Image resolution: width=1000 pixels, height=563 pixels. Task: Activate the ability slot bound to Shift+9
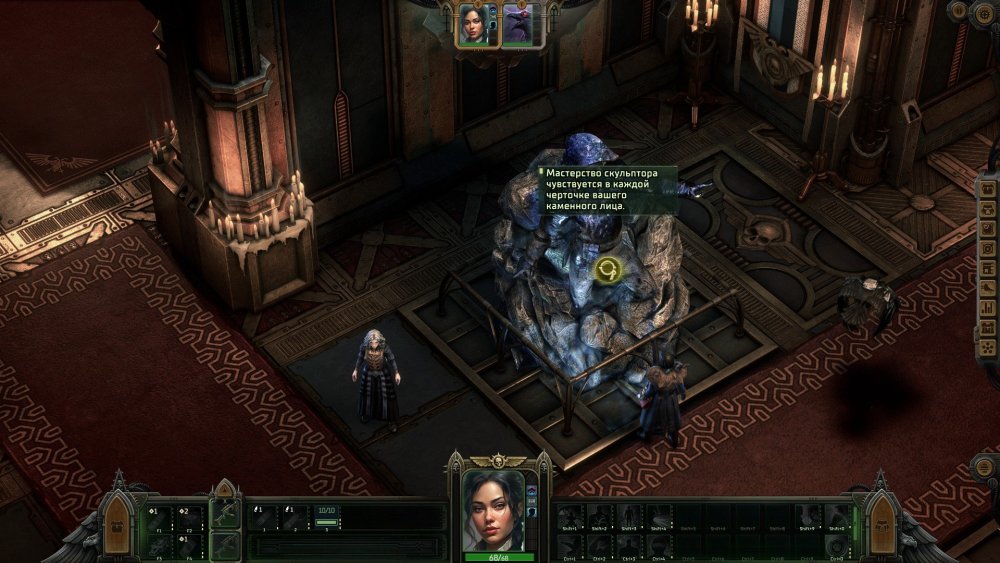point(806,516)
